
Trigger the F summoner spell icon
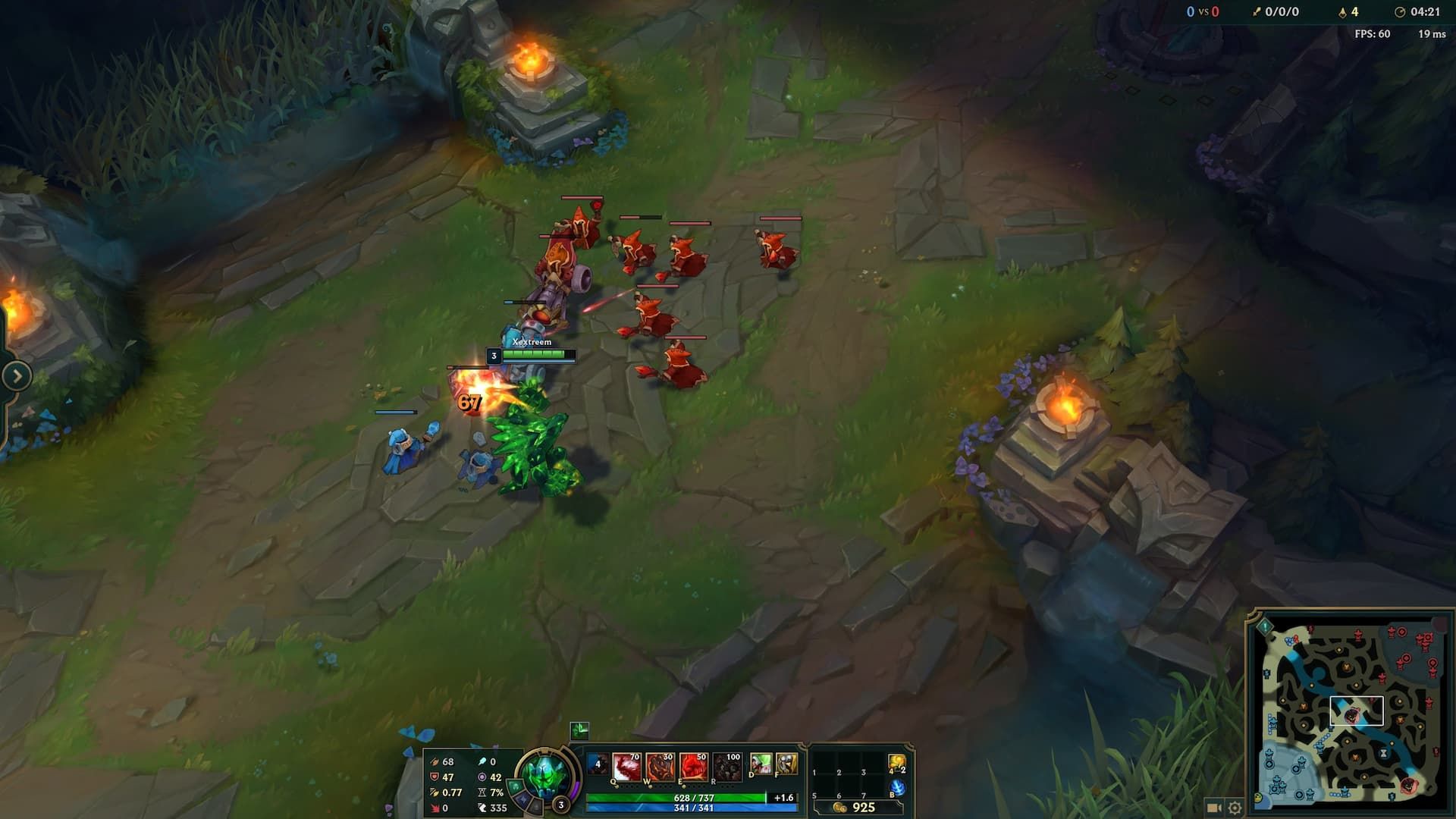pos(787,764)
